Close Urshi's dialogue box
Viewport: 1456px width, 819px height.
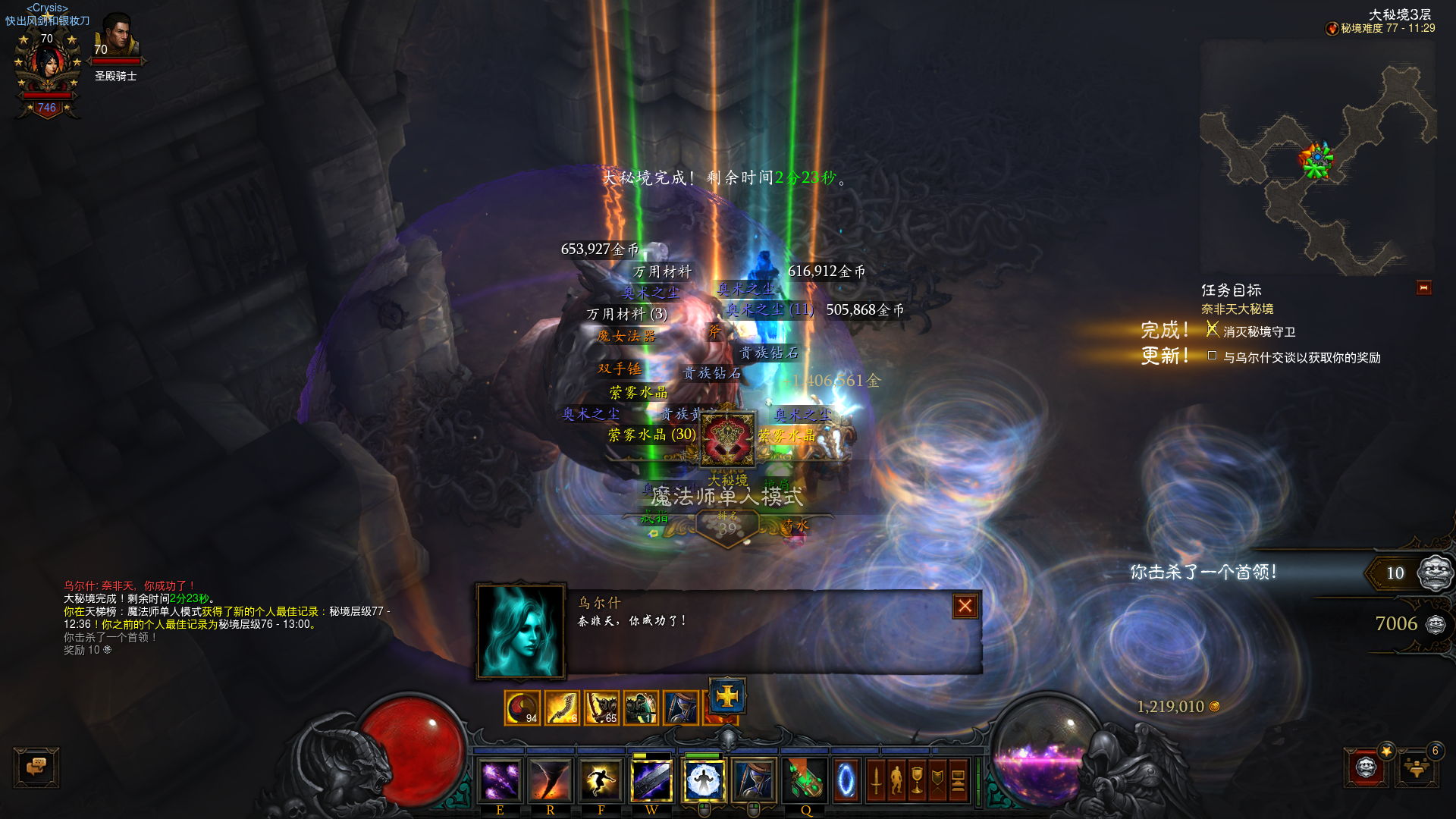coord(965,606)
